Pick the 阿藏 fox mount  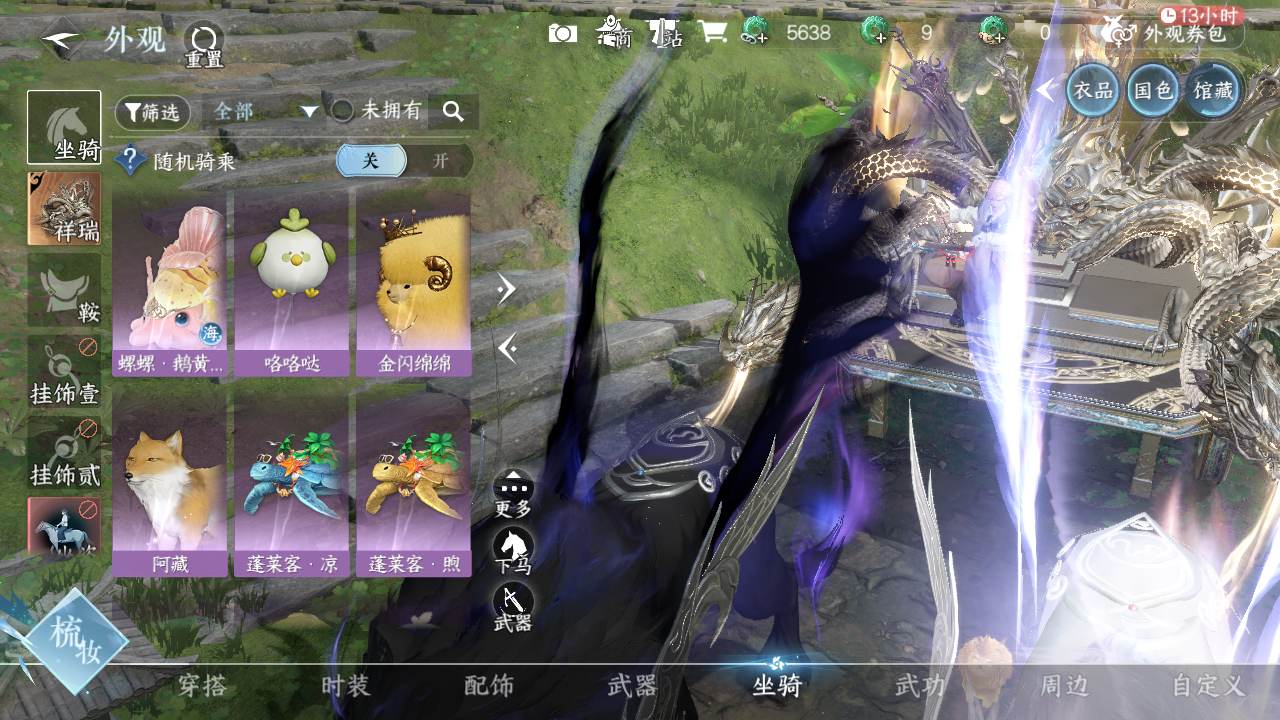(x=169, y=485)
